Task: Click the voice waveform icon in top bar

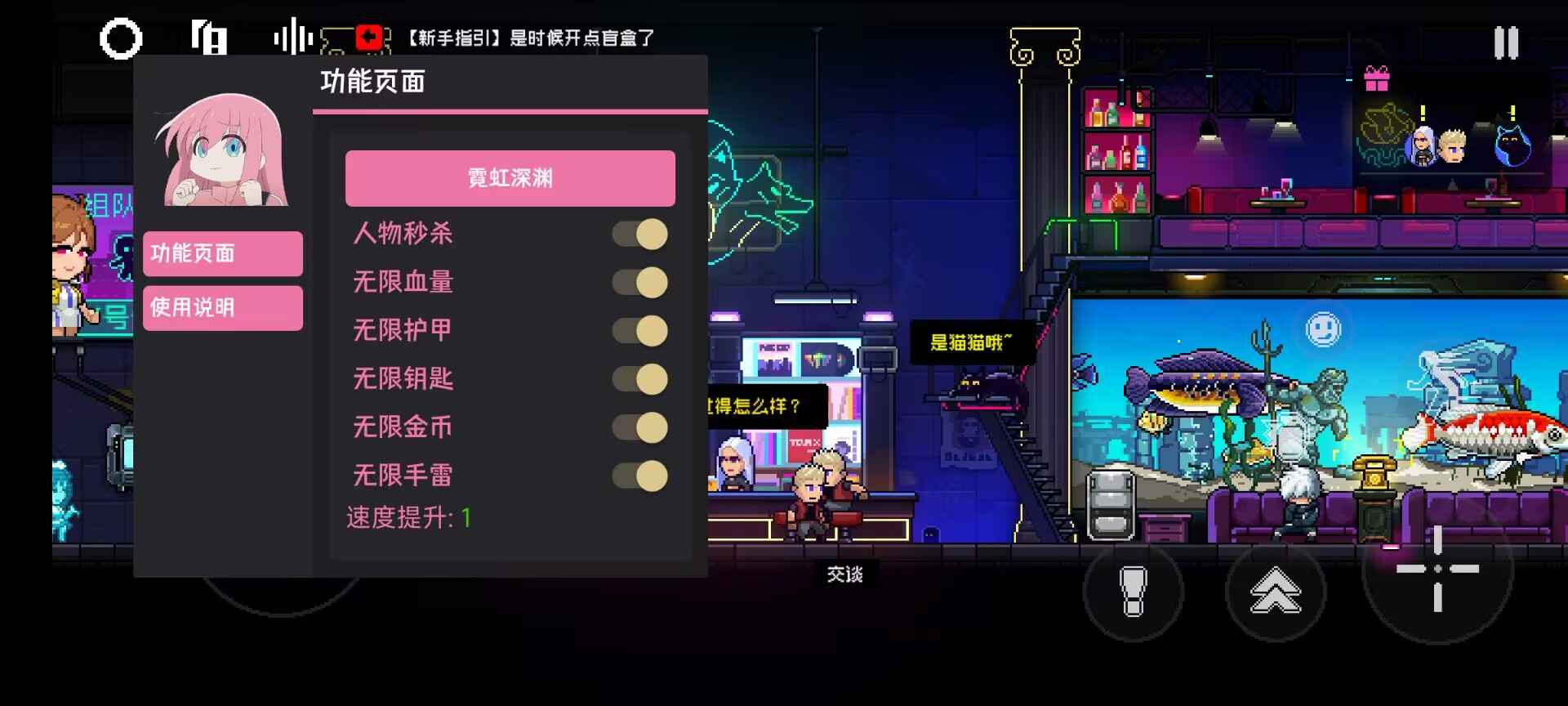Action: tap(292, 37)
